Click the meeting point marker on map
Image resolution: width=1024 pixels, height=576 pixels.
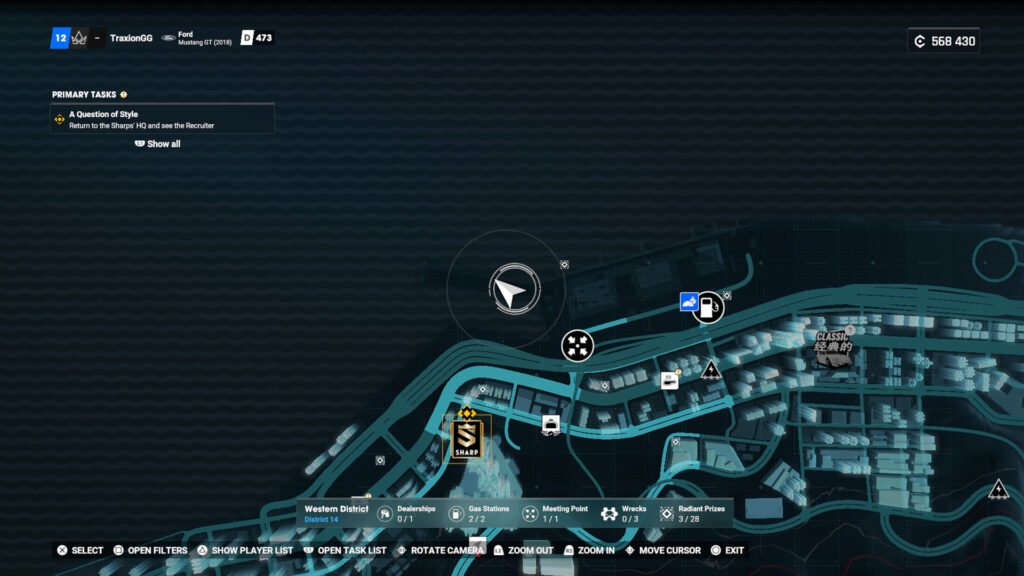coord(577,345)
